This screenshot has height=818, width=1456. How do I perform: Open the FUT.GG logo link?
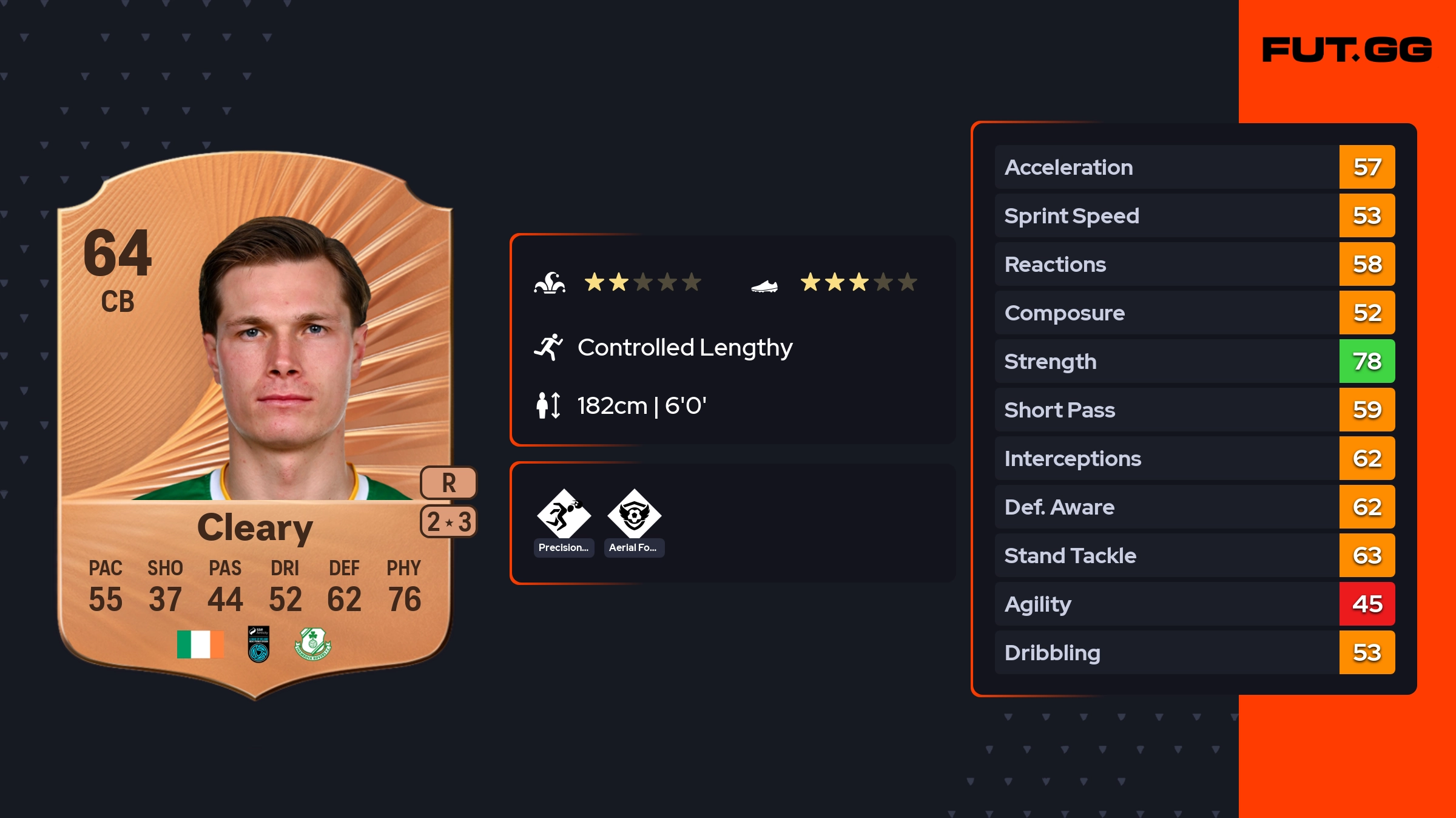click(x=1347, y=50)
